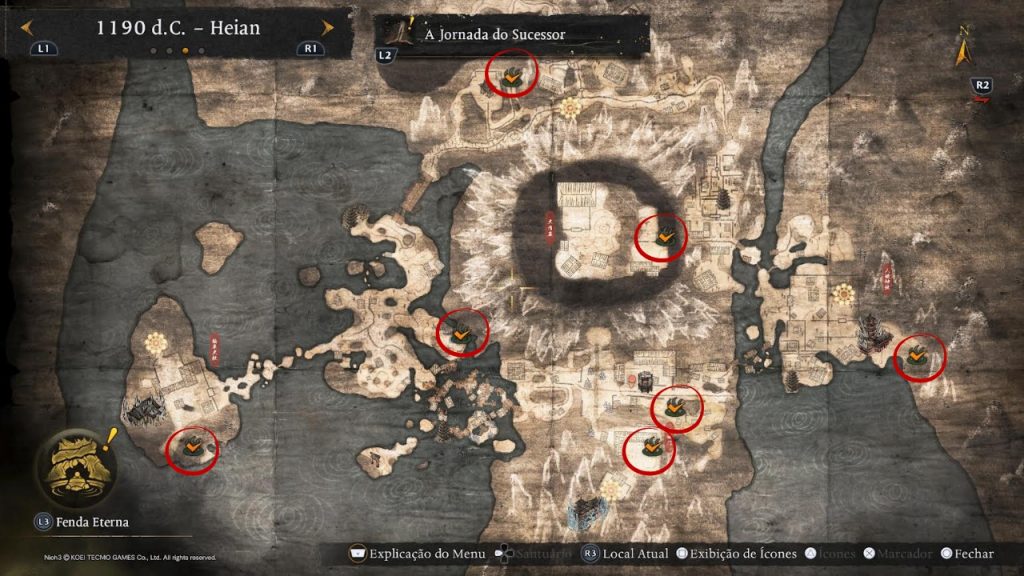
Task: Select the checked marker below the quest banner
Action: coord(511,76)
